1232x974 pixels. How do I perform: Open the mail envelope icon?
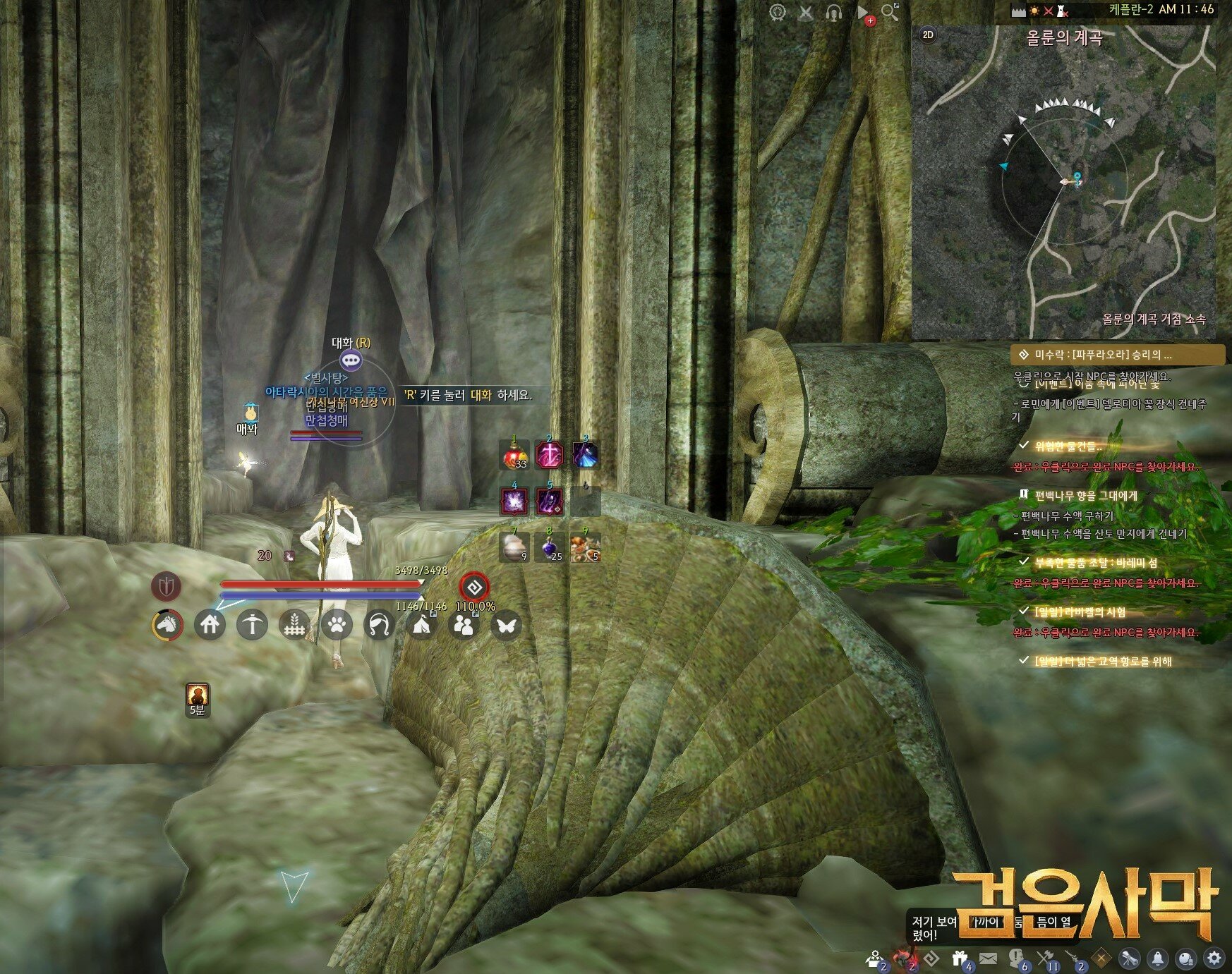[x=988, y=958]
